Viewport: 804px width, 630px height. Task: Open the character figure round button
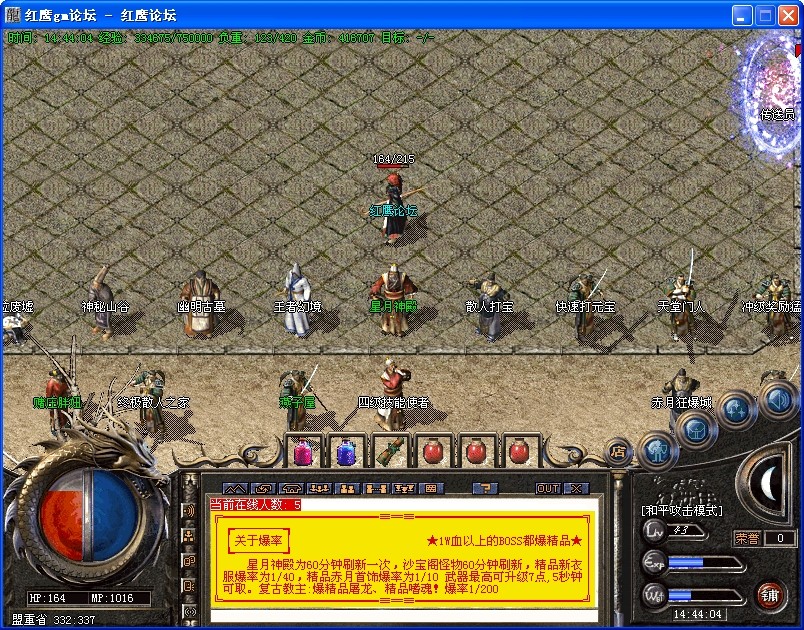(657, 449)
